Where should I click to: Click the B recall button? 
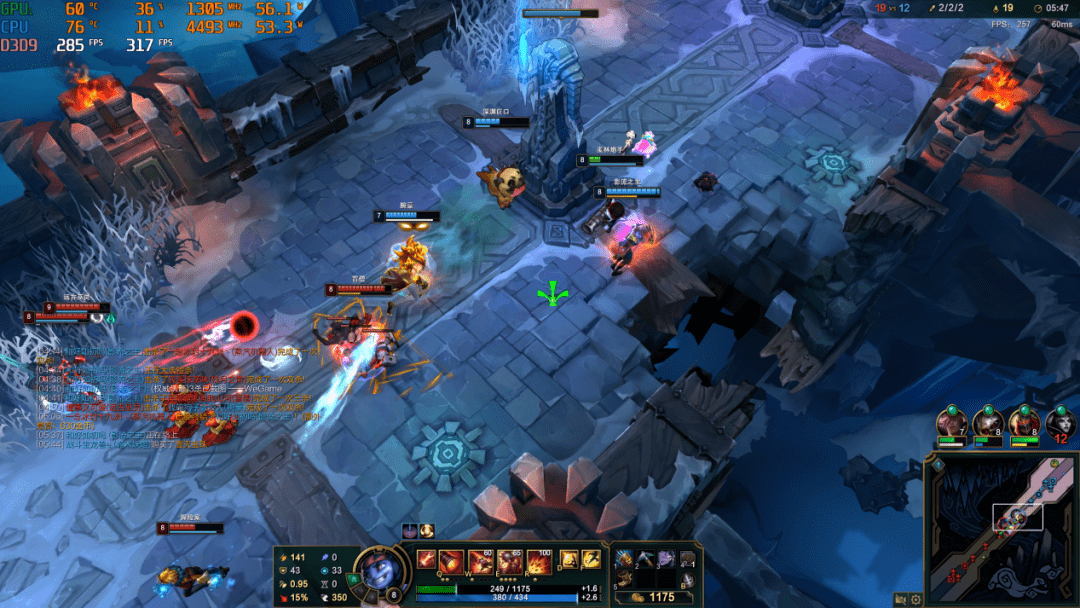688,578
